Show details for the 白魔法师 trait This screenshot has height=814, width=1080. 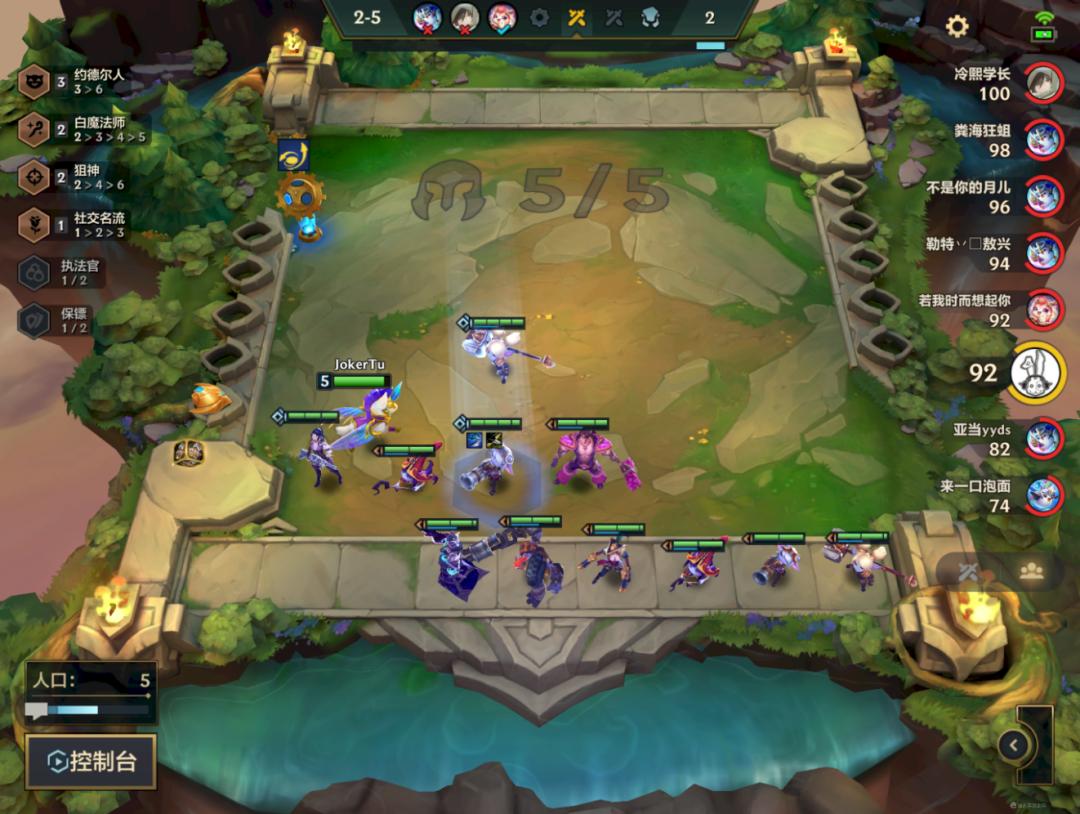pyautogui.click(x=85, y=130)
